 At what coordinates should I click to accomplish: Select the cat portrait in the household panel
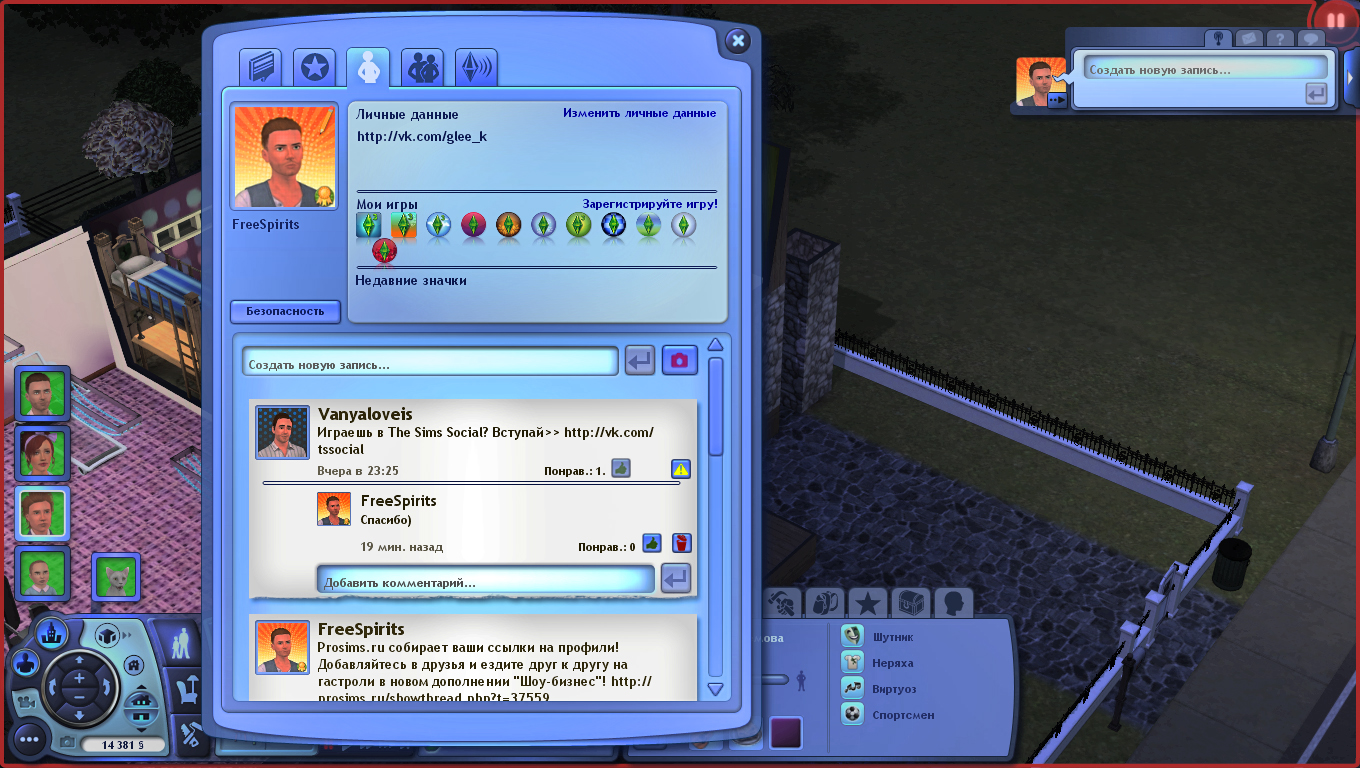click(x=116, y=575)
